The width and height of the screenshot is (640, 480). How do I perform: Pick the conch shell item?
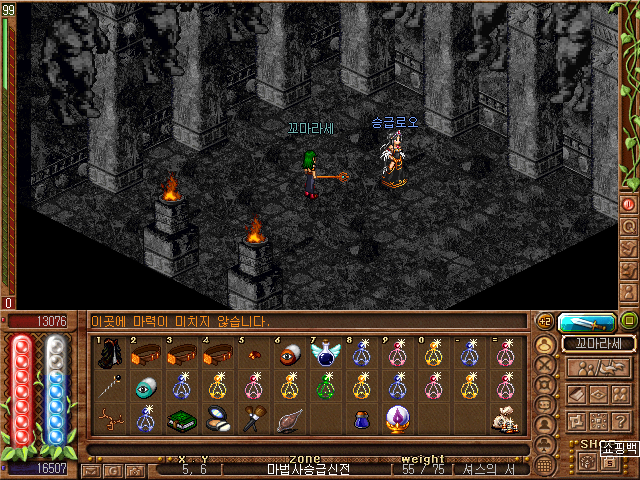point(290,421)
